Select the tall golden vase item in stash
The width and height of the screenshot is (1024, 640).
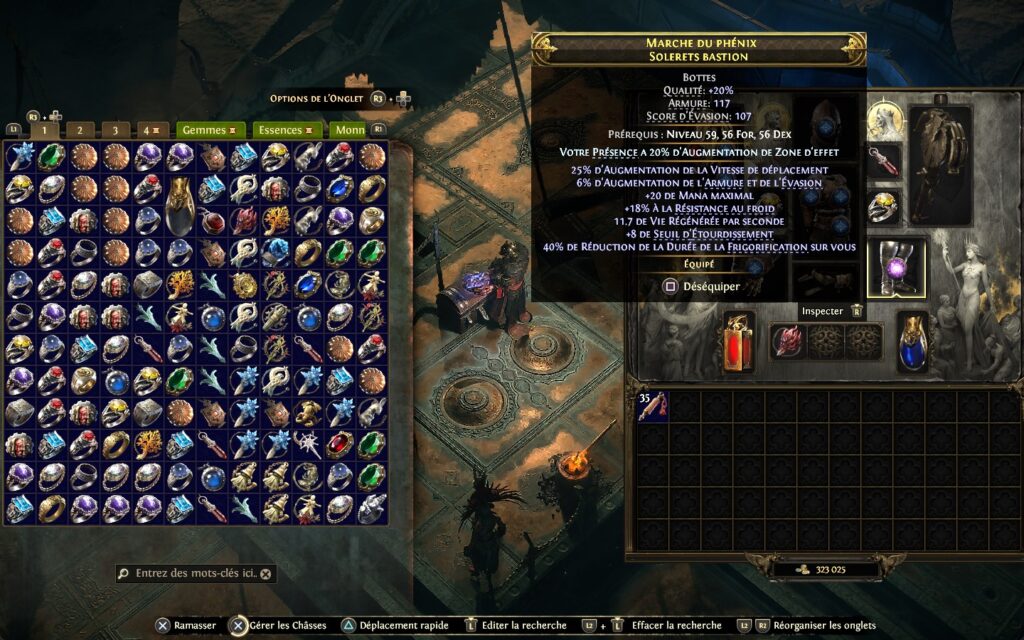tap(180, 203)
